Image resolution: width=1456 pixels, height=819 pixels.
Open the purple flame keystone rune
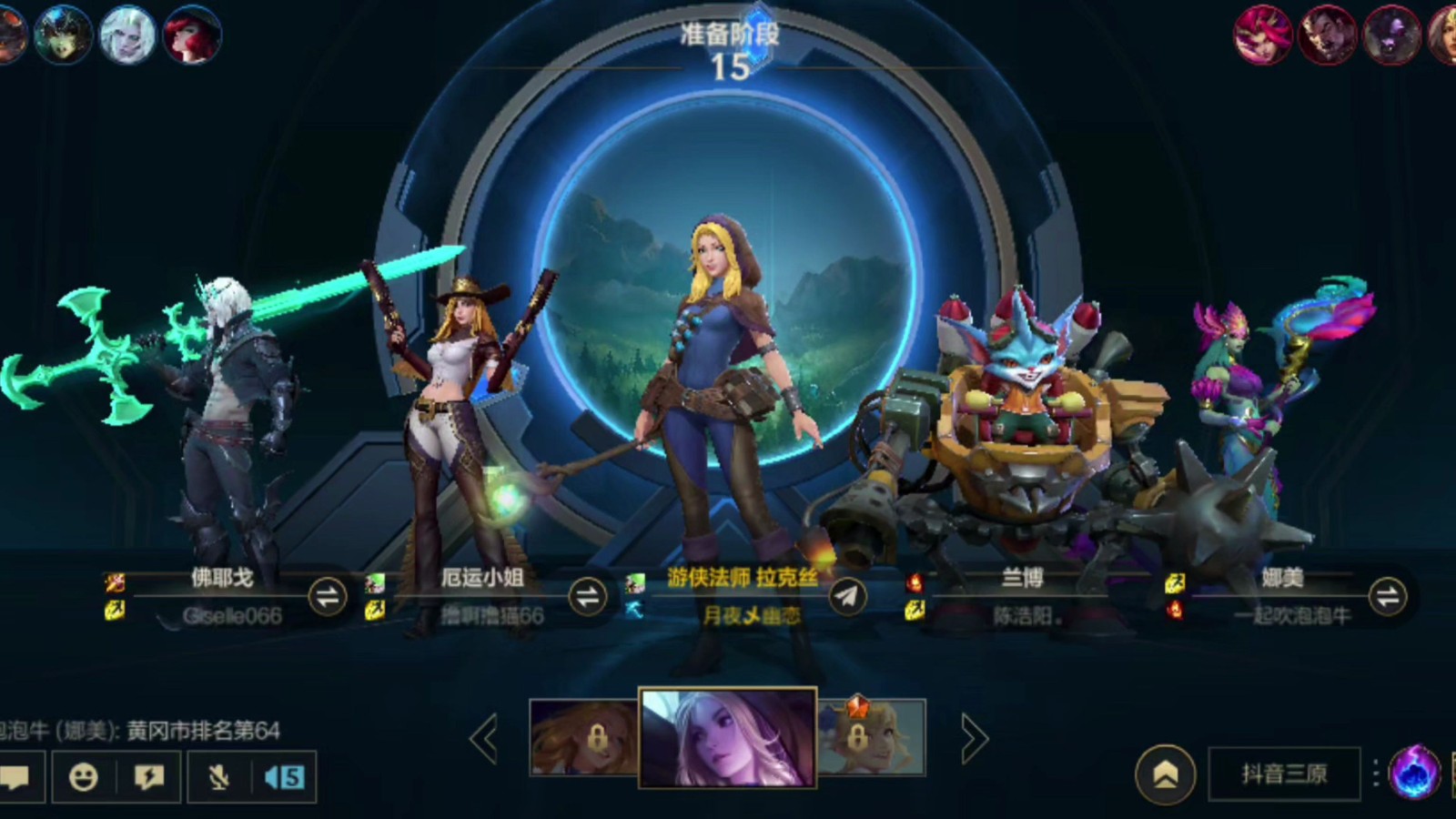(1414, 773)
